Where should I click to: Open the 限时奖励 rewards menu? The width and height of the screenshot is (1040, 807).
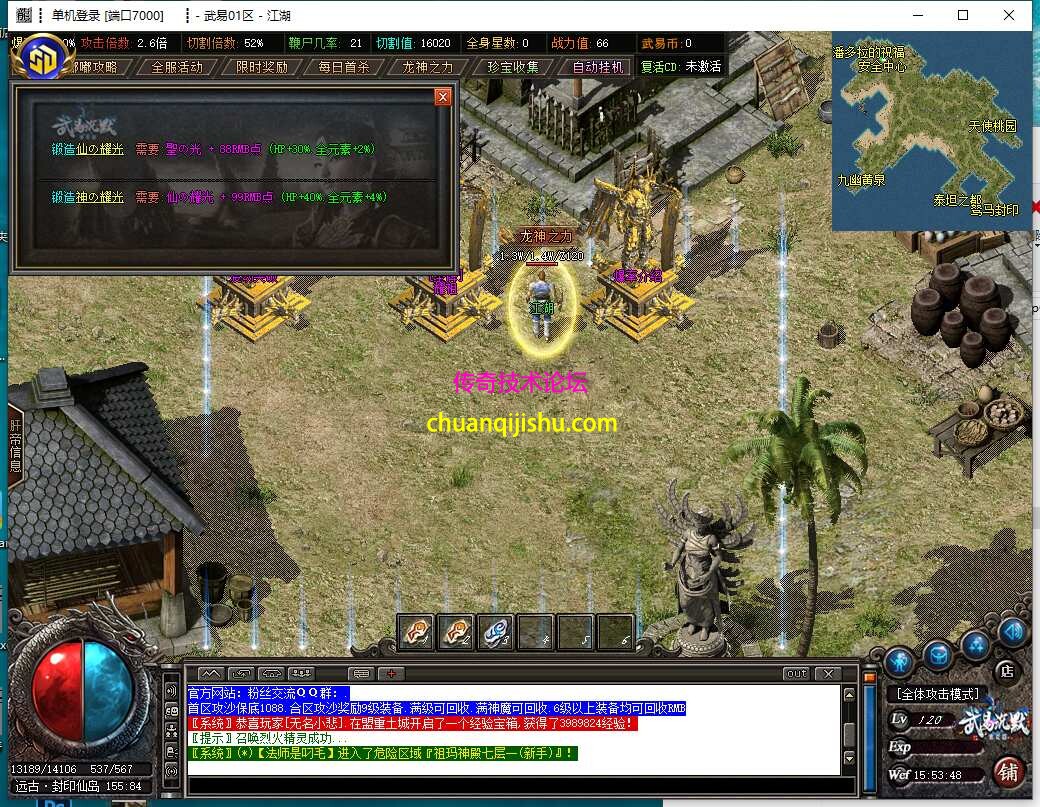(x=262, y=67)
